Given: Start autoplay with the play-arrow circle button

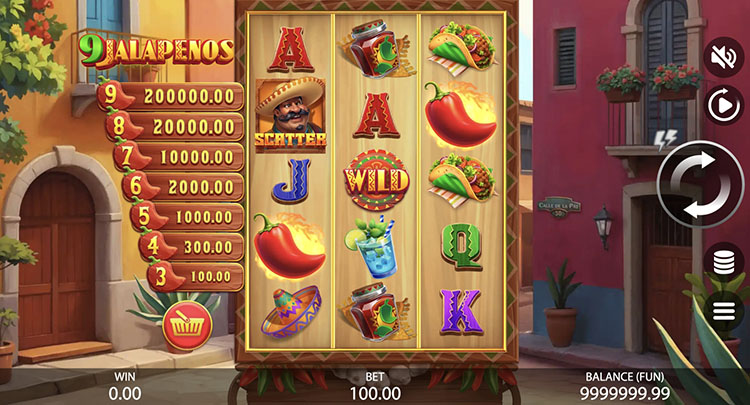Looking at the screenshot, I should click(724, 104).
